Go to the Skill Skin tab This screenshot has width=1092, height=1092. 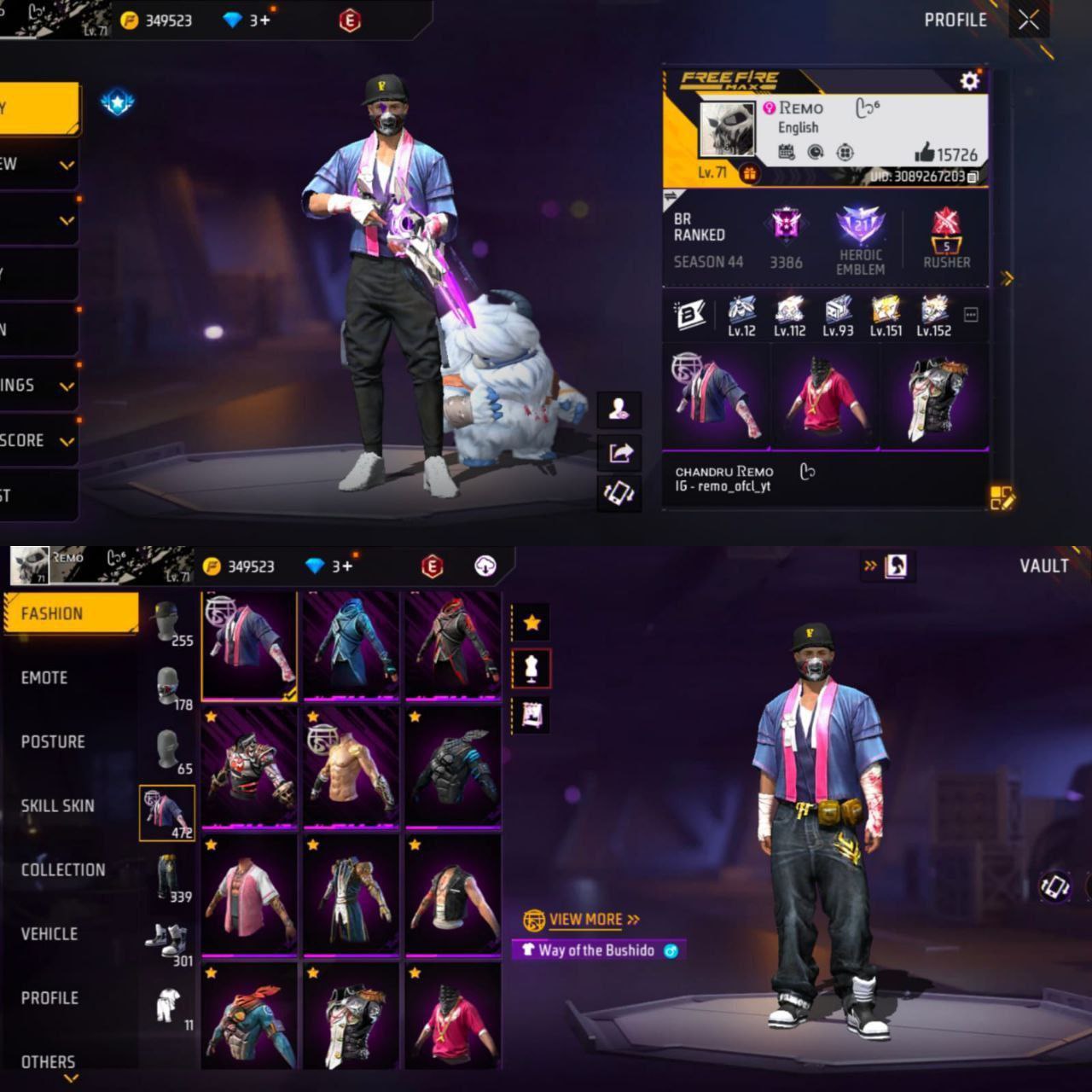click(57, 805)
